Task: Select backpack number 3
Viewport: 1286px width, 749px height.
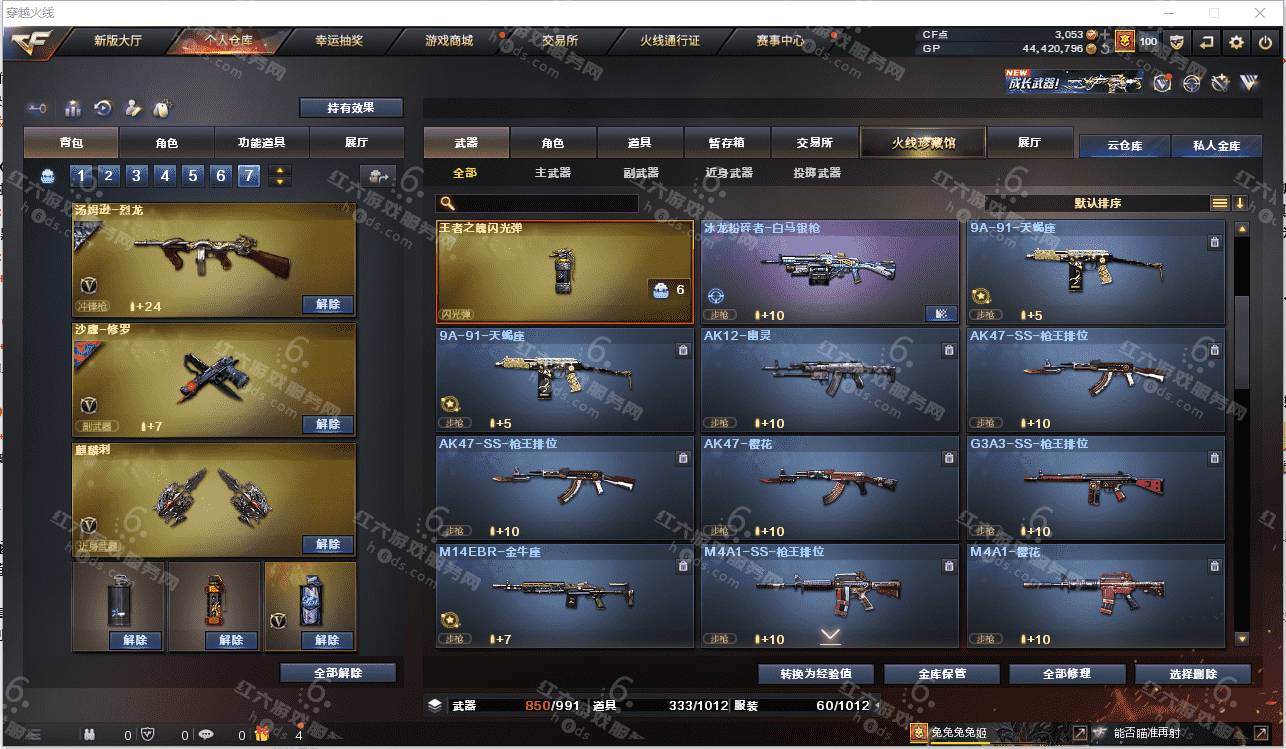Action: [137, 176]
